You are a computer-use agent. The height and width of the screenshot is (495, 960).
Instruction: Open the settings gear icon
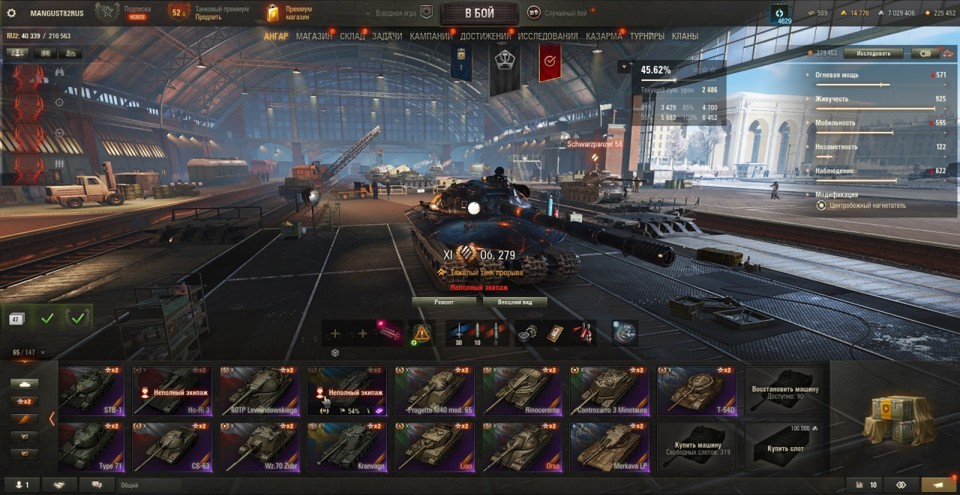[12, 13]
